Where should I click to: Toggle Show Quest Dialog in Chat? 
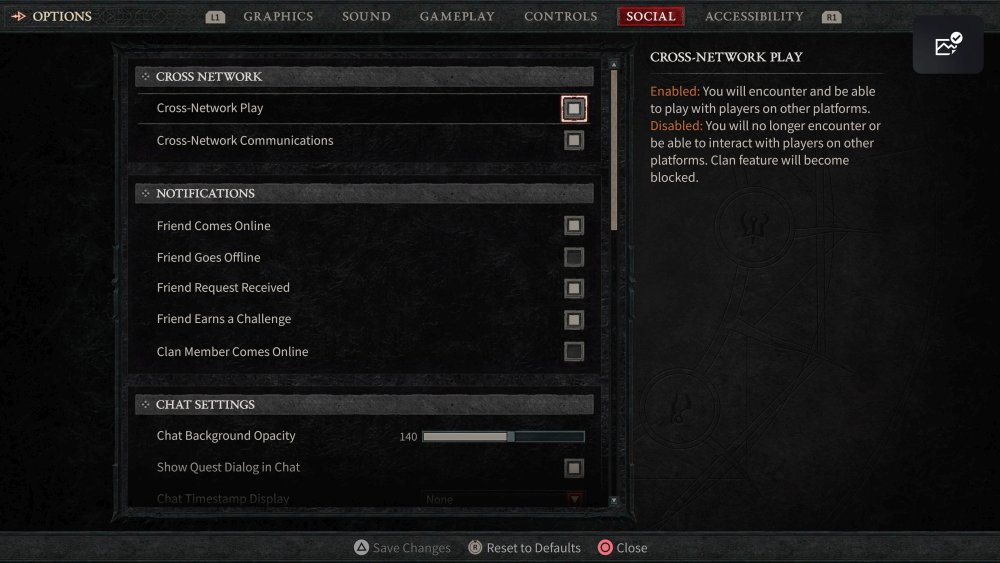574,468
